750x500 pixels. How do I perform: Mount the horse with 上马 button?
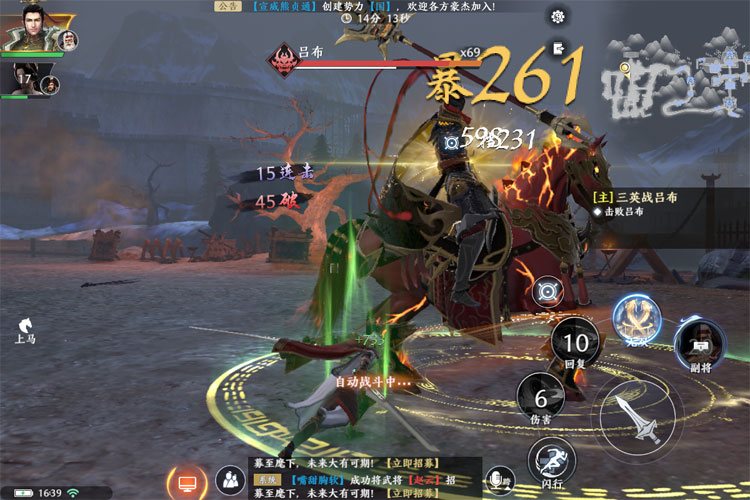pyautogui.click(x=25, y=329)
